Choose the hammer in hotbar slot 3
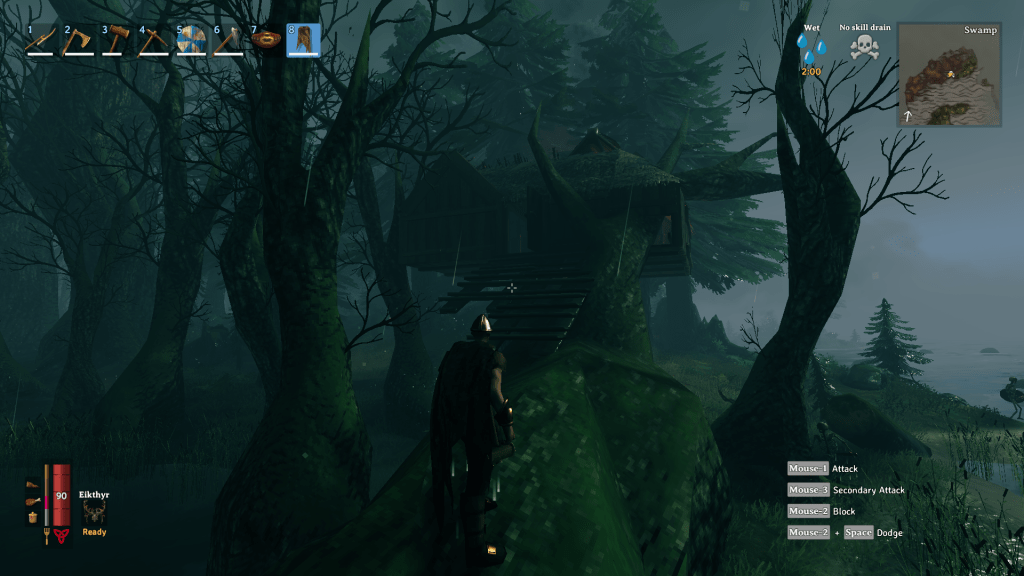The image size is (1024, 576). coord(116,40)
